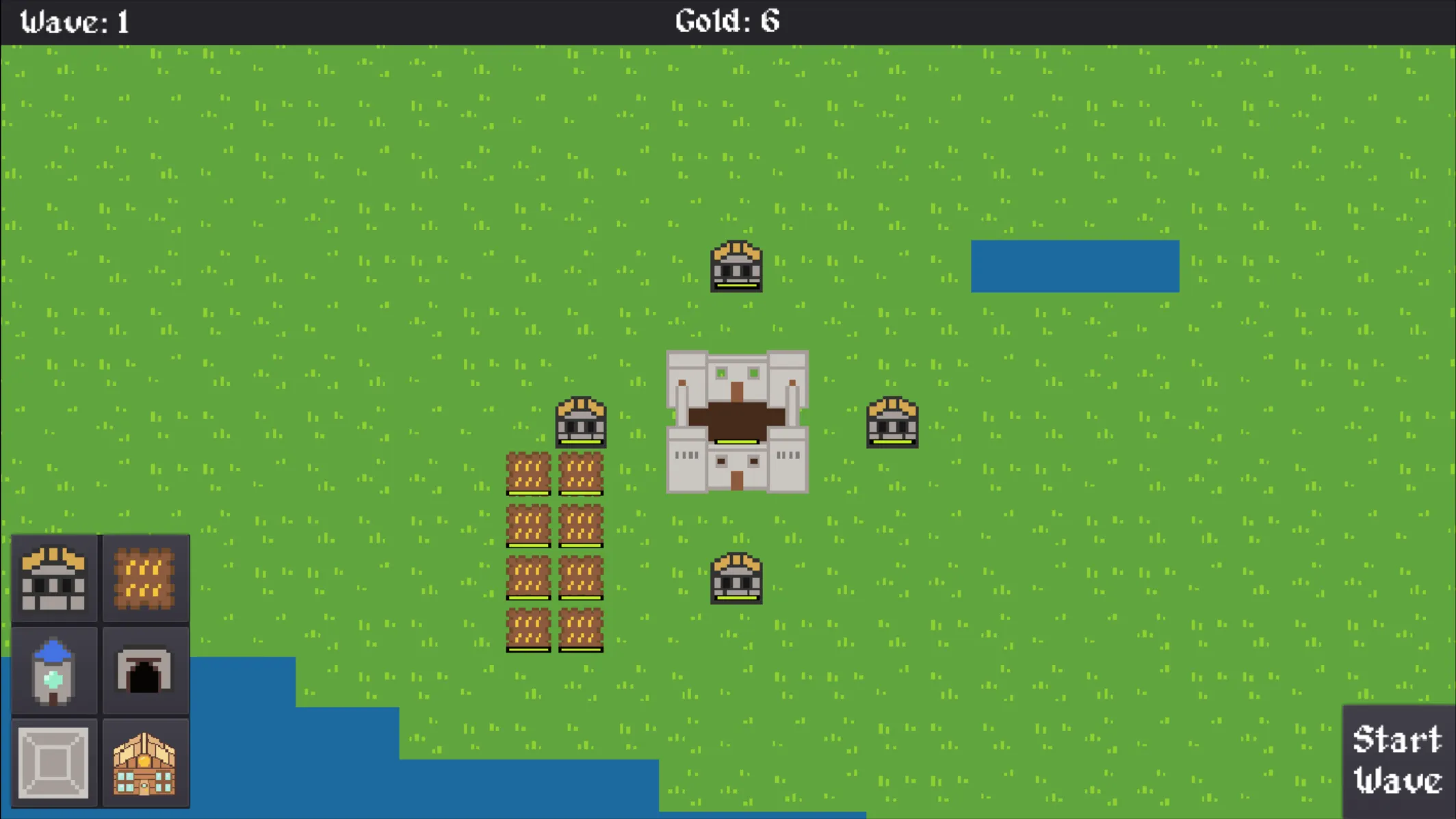
Task: Select the archer tower build icon
Action: [x=55, y=579]
